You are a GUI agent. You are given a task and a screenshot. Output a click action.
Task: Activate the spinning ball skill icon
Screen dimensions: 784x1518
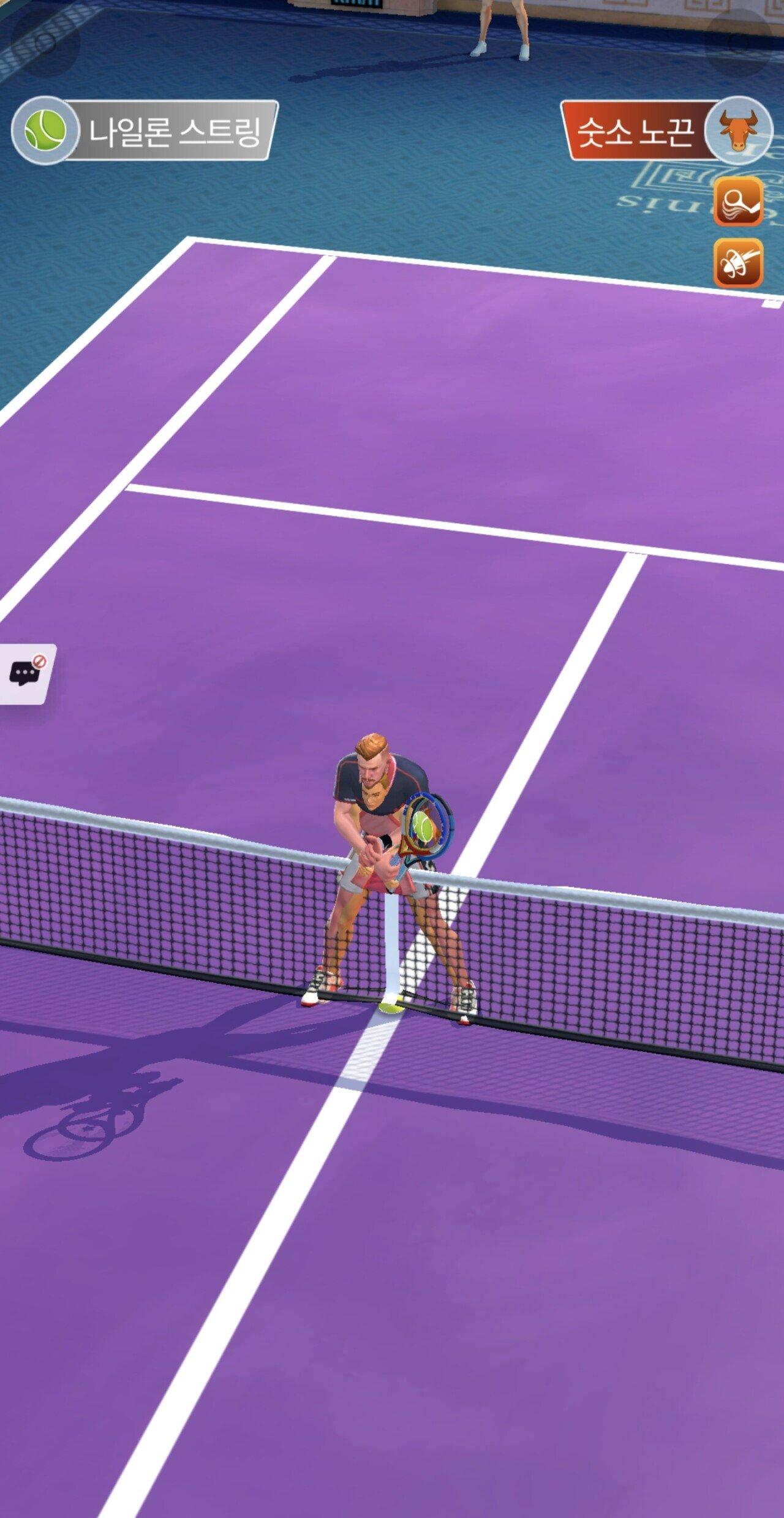point(738,262)
